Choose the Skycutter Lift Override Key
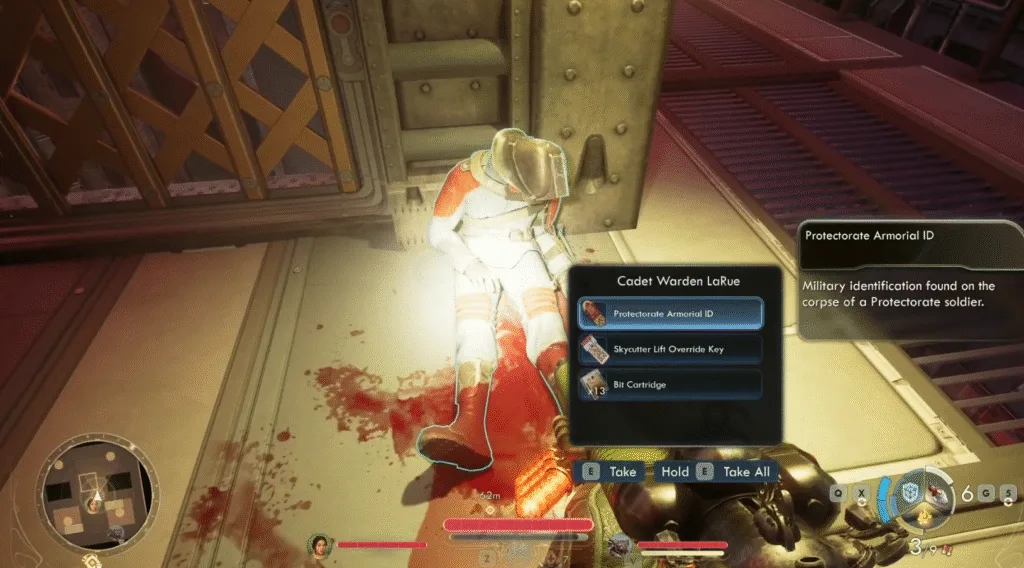 (671, 349)
